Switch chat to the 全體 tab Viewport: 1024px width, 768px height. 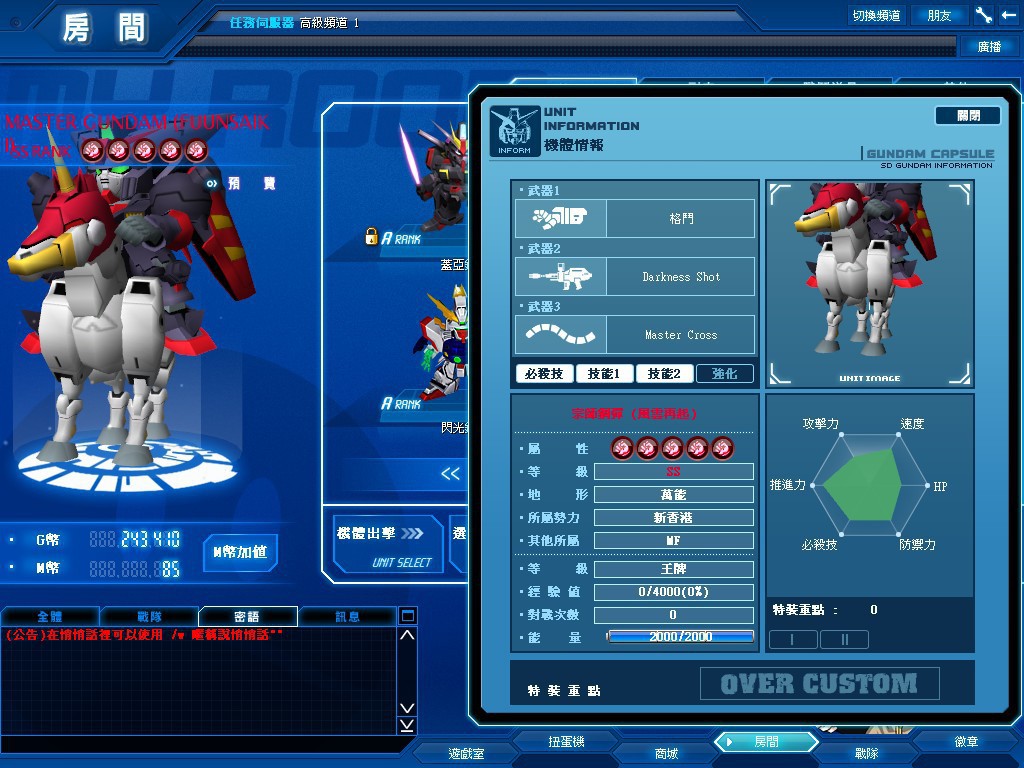click(x=50, y=617)
